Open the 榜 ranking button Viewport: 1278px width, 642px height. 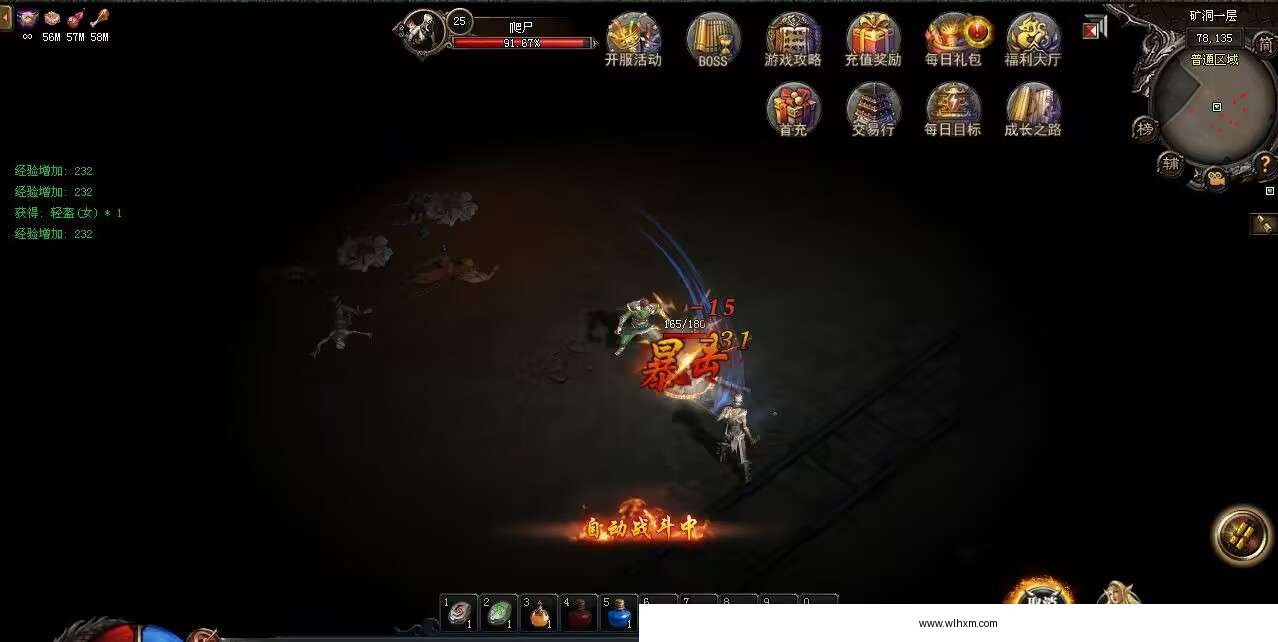tap(1145, 129)
